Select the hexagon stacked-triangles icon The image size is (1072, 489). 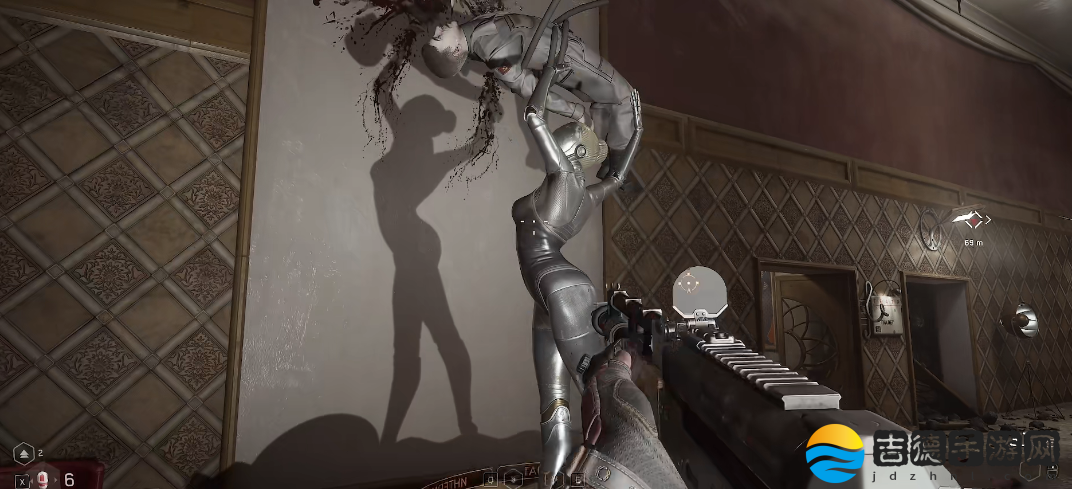click(x=24, y=454)
